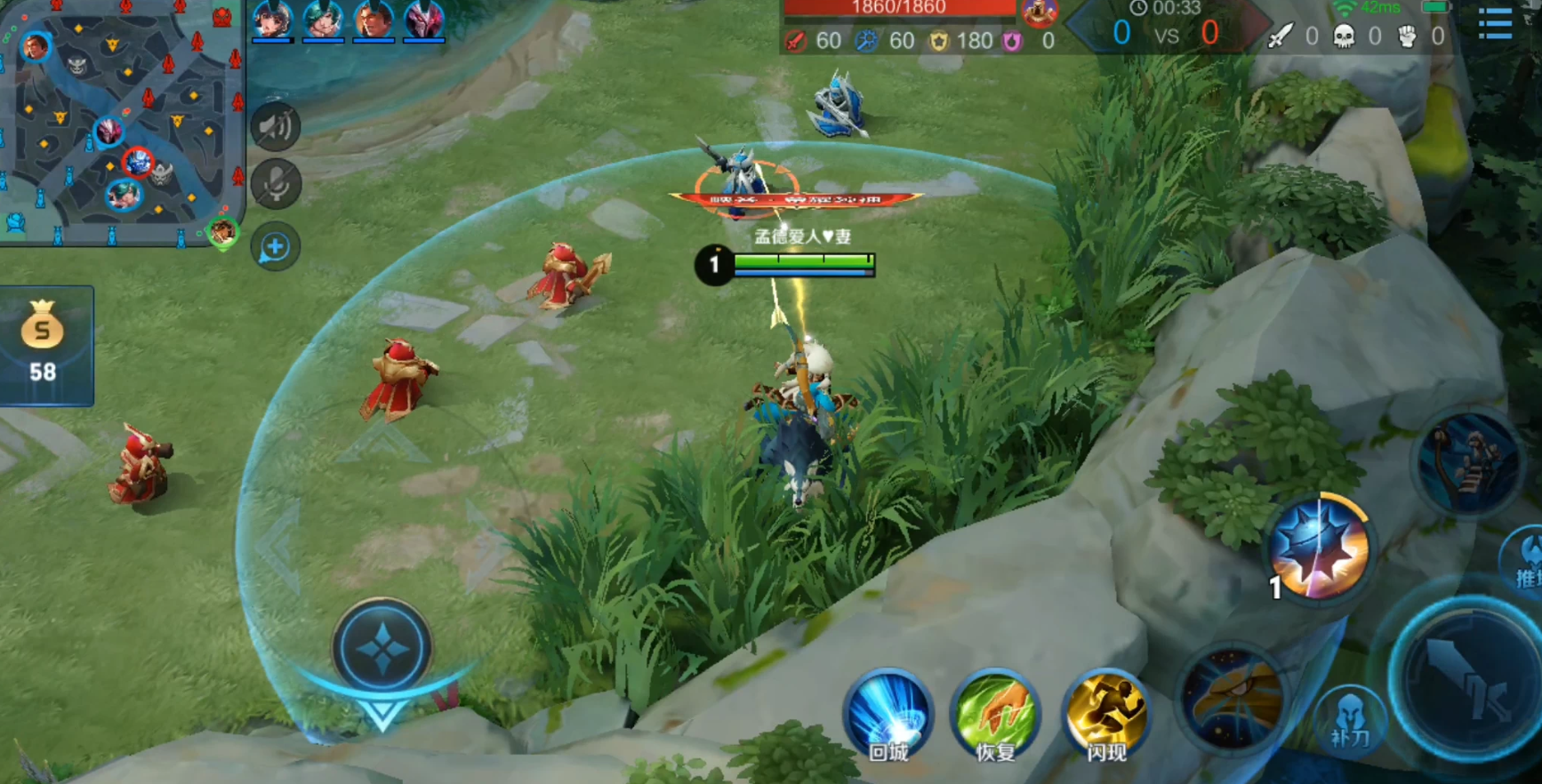This screenshot has width=1542, height=784.
Task: Toggle the muted microphone button
Action: click(276, 184)
